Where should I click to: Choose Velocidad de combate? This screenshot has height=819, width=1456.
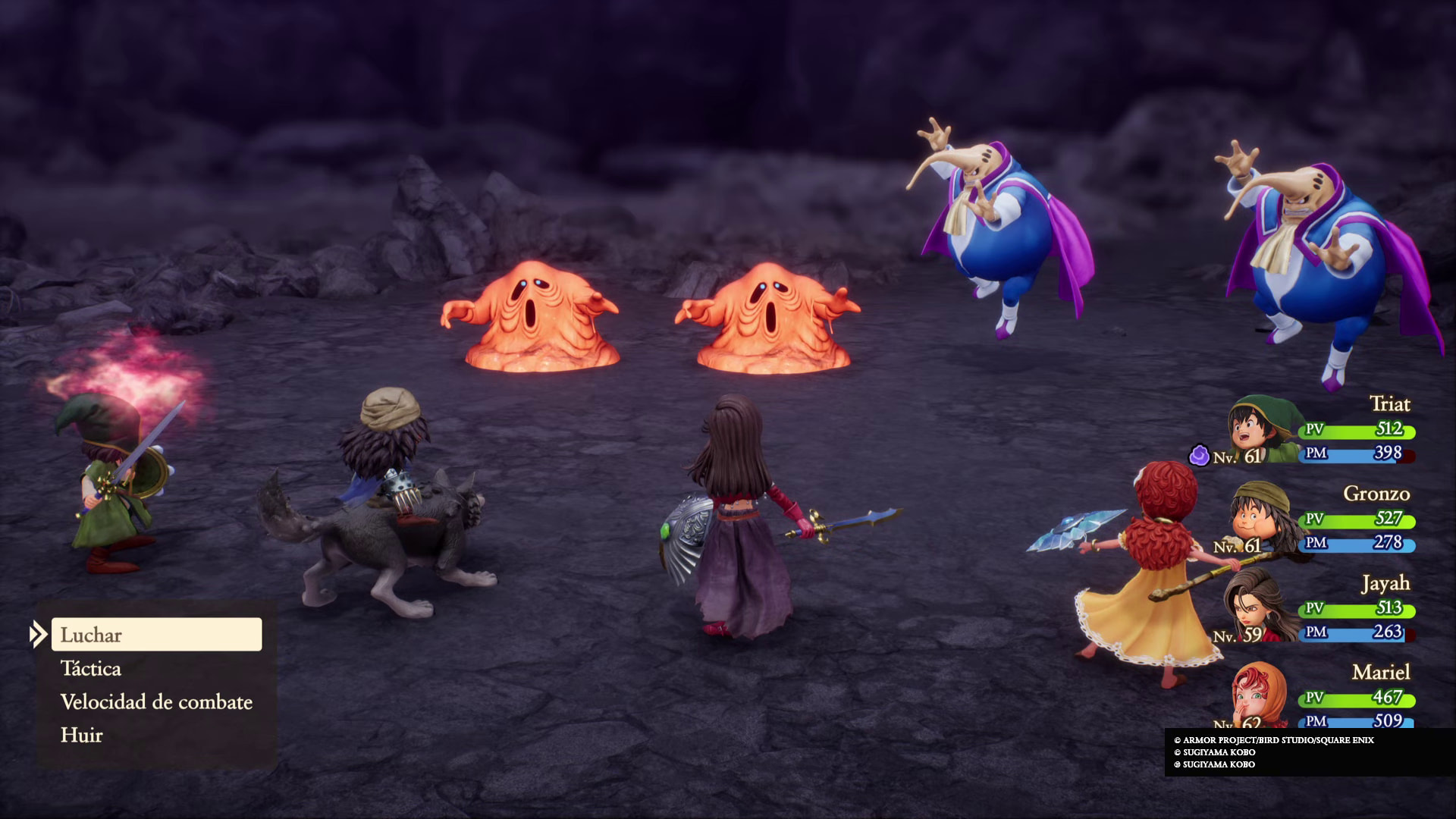coord(156,702)
